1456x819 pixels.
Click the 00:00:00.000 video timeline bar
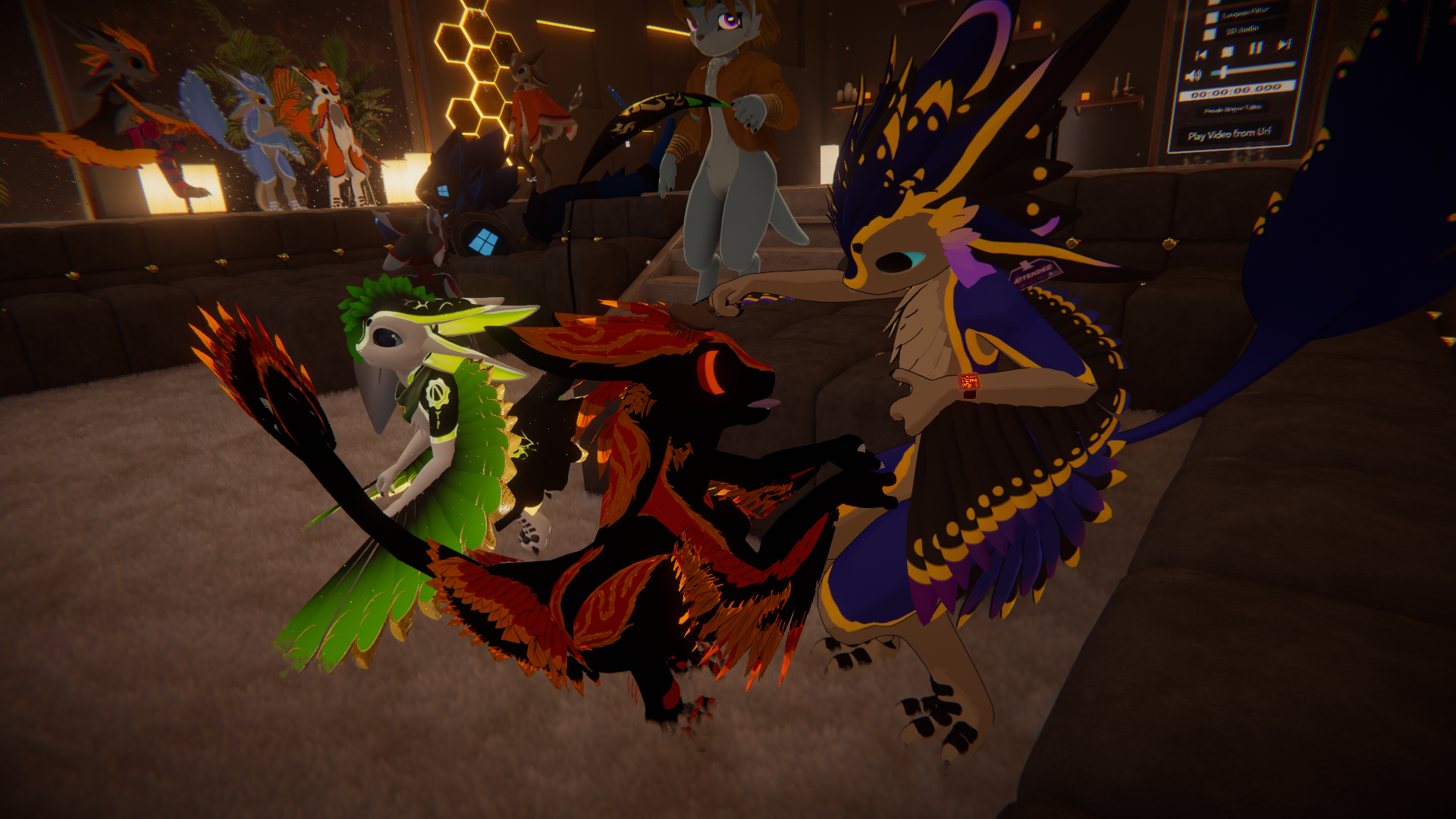click(1236, 92)
